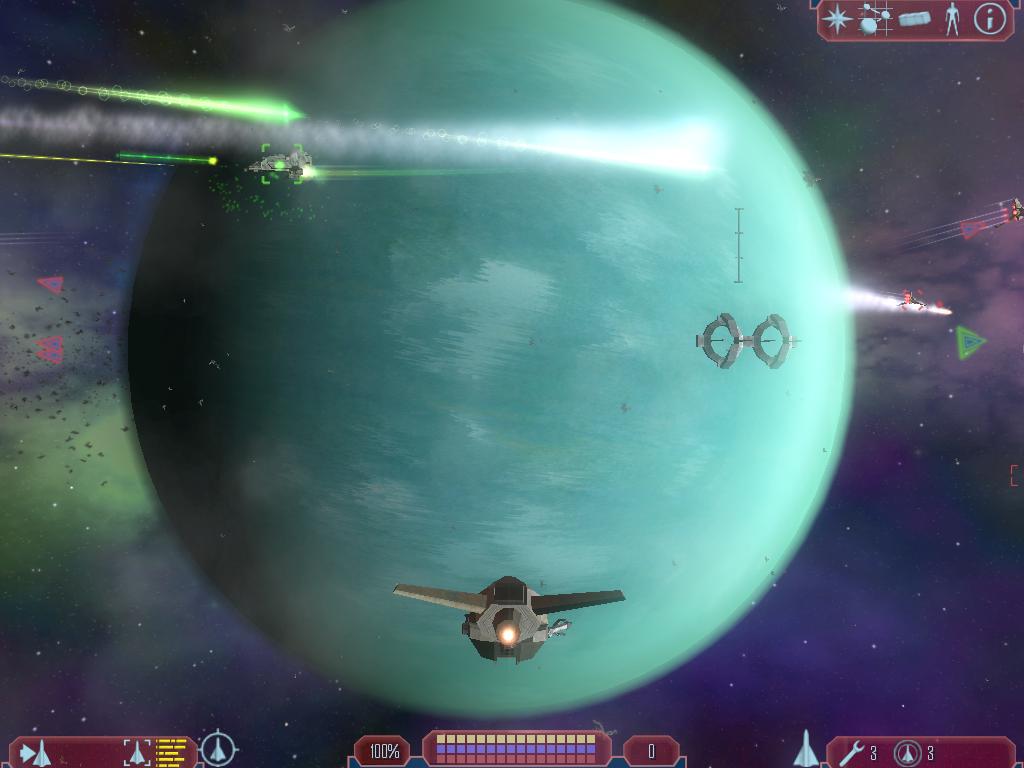Open the cargo hold icon
This screenshot has width=1024, height=768.
click(x=914, y=19)
